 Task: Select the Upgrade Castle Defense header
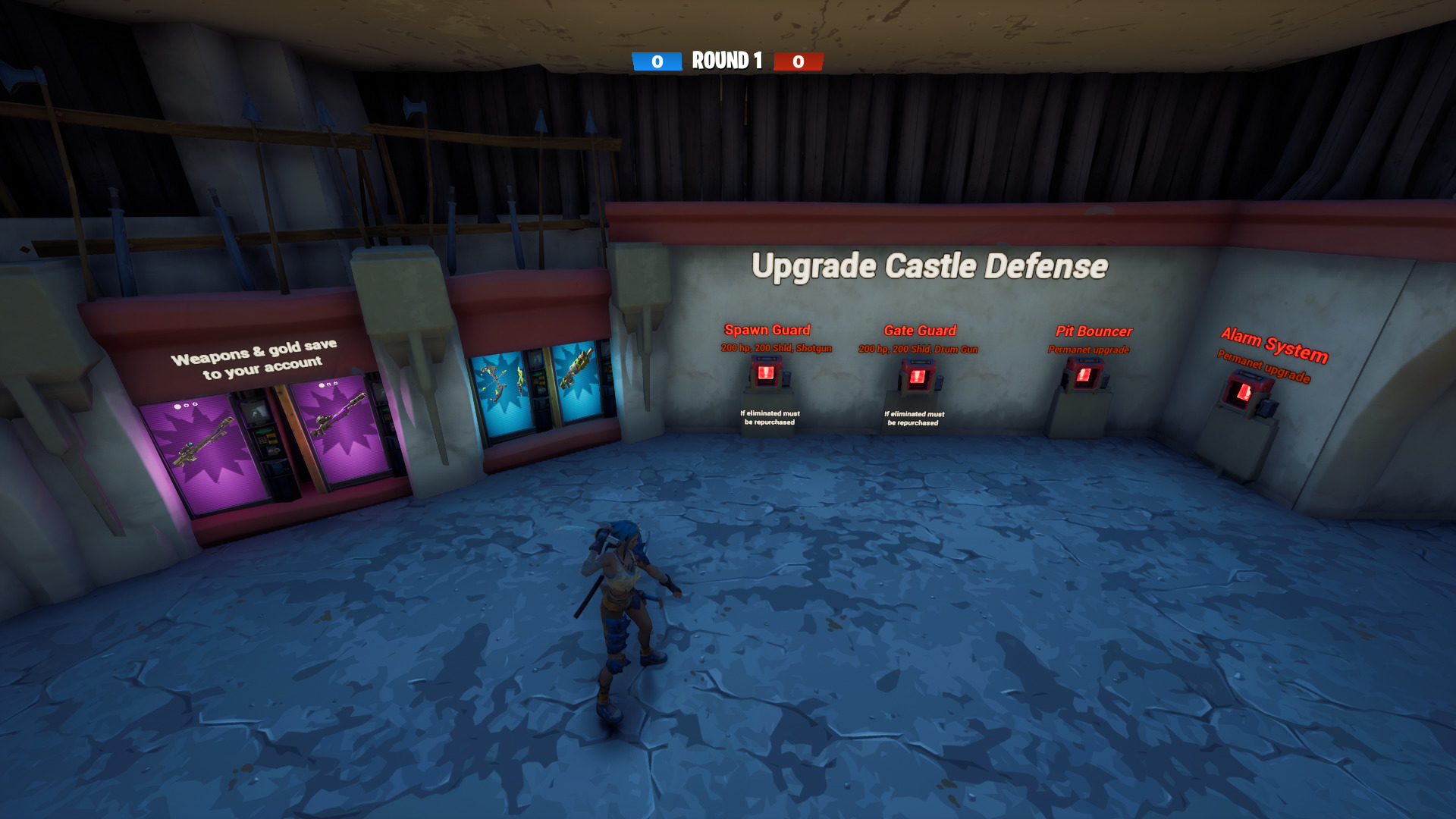(930, 266)
